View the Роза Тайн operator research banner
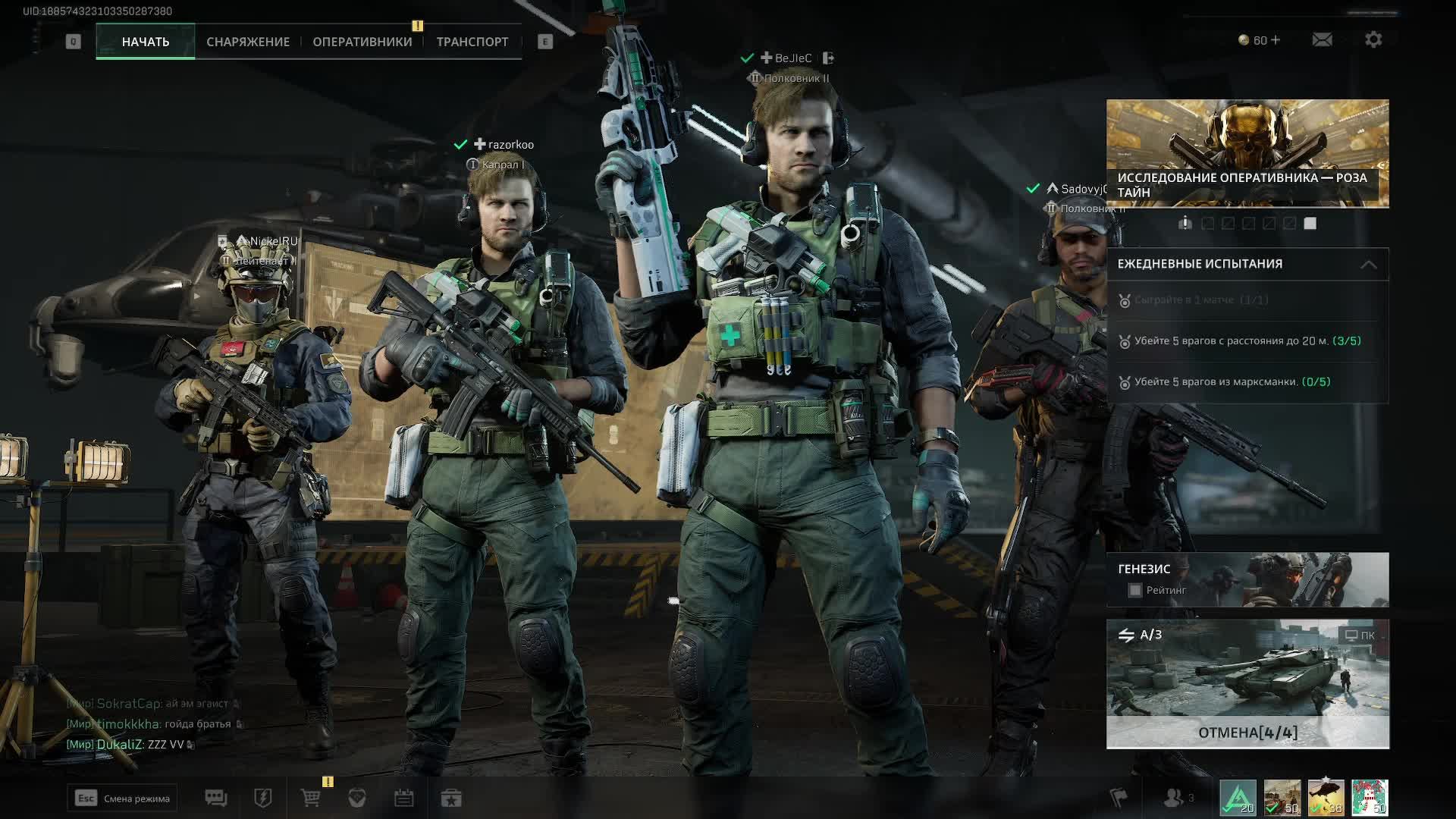The width and height of the screenshot is (1456, 819). (x=1247, y=153)
